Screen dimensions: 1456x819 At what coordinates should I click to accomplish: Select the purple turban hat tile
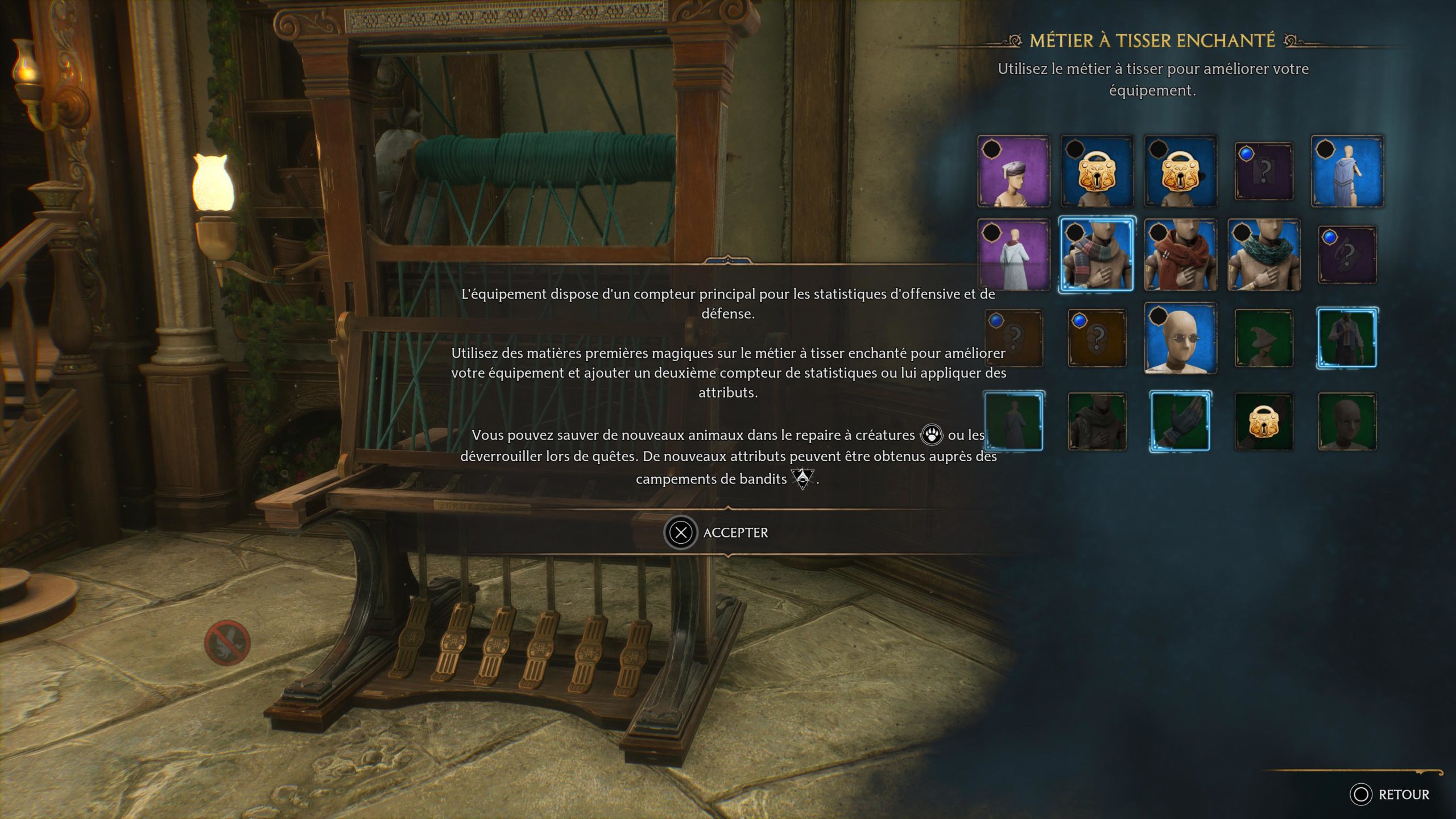click(x=1014, y=171)
